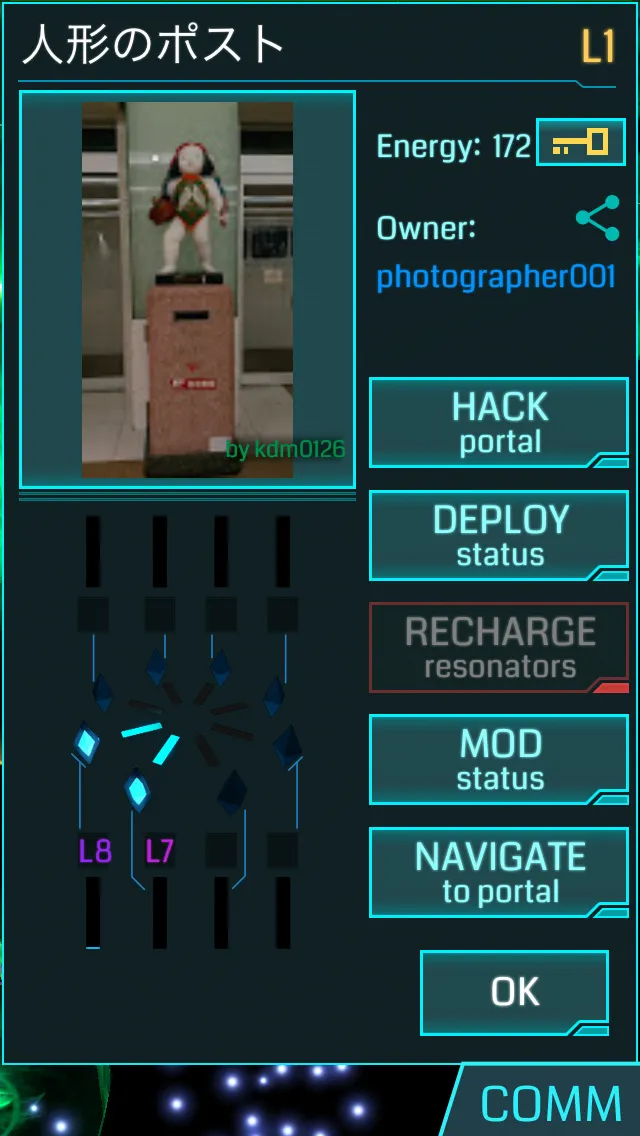Close the portal panel with OK
The image size is (640, 1136).
point(514,992)
